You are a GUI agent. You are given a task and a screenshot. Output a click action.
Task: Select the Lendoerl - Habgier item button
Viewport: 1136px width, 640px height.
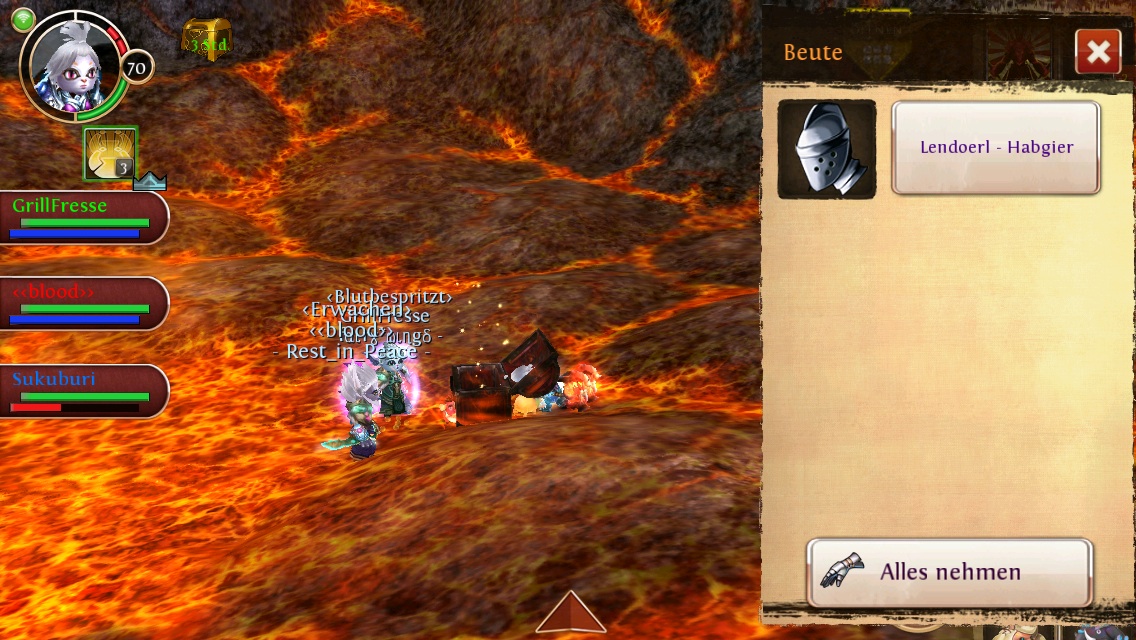tap(996, 148)
